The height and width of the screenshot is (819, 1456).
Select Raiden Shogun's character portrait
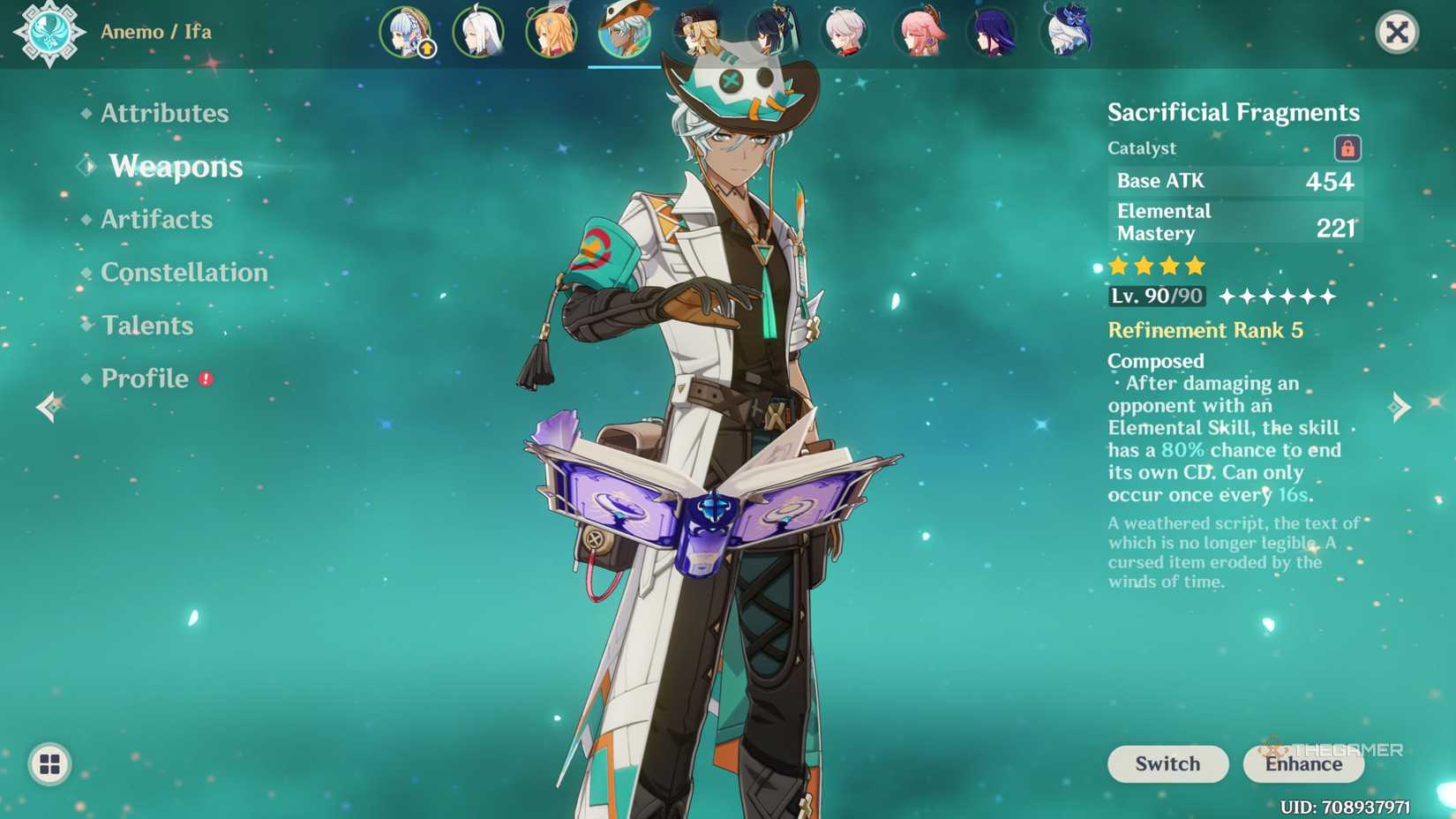(x=994, y=34)
